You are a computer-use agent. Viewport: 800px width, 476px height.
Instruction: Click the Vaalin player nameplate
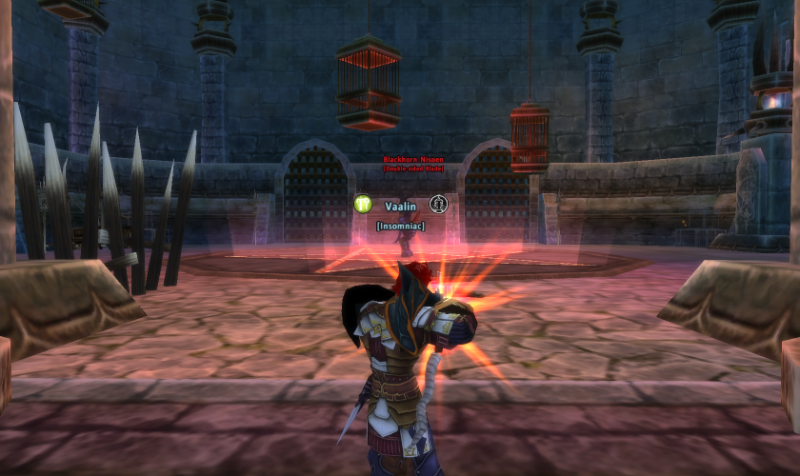400,204
